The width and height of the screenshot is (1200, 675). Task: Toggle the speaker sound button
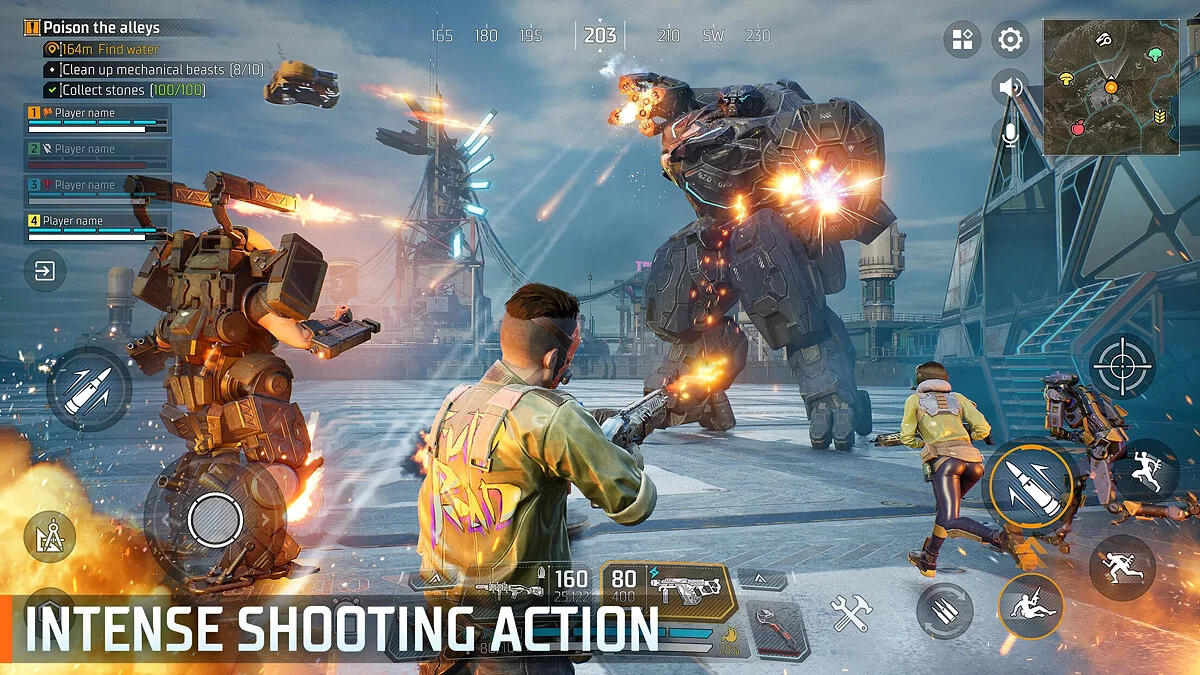point(1010,88)
